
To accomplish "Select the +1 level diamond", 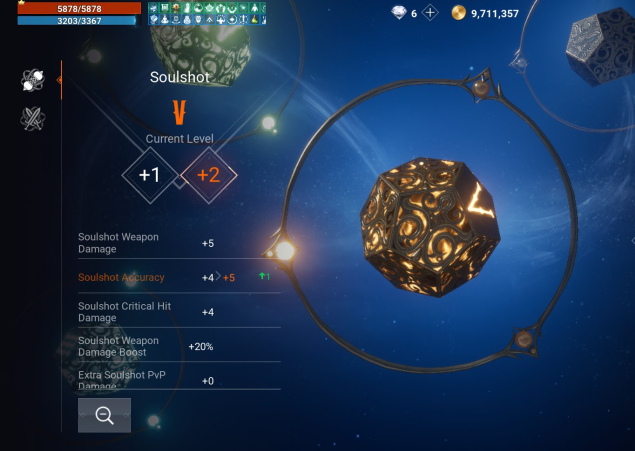I will 150,175.
